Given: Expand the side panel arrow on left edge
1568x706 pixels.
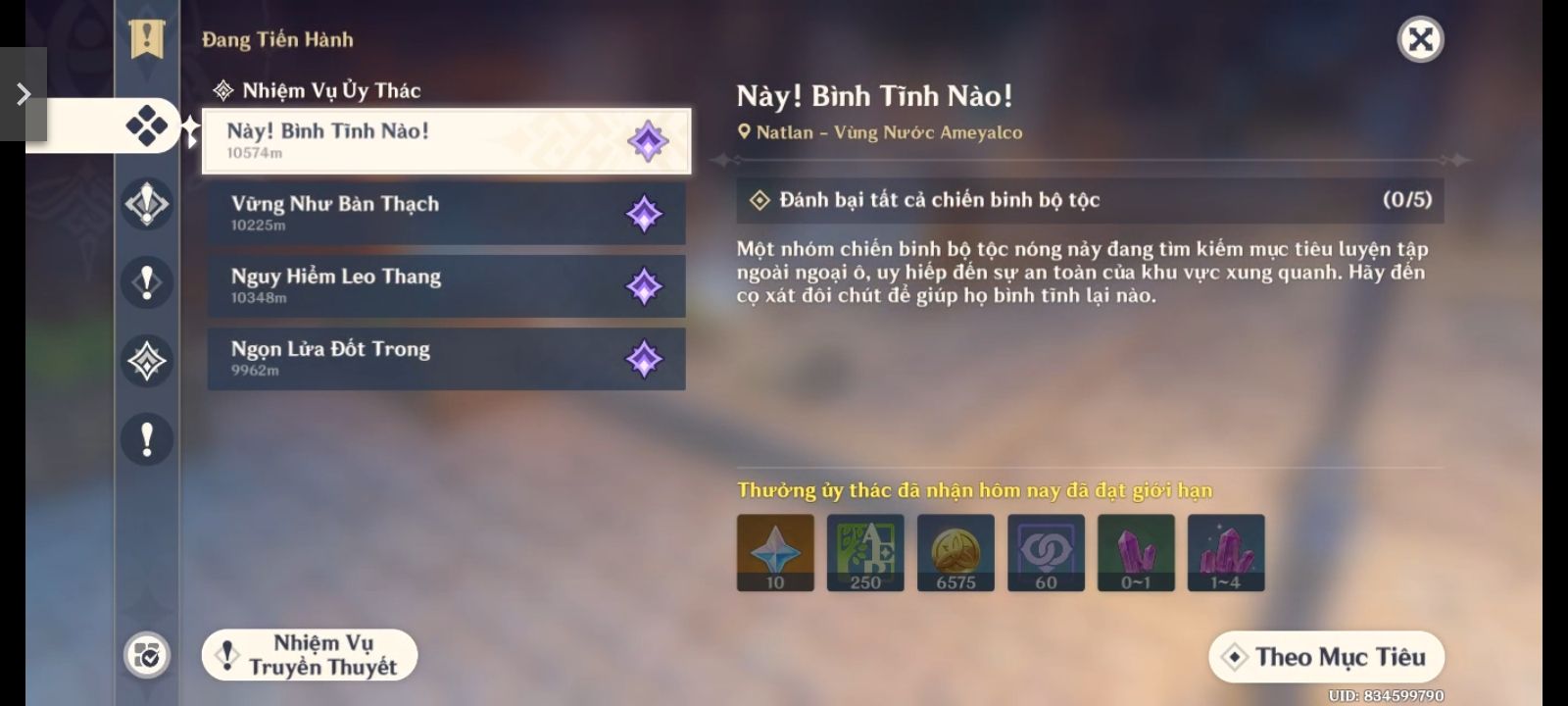Looking at the screenshot, I should click(x=24, y=94).
